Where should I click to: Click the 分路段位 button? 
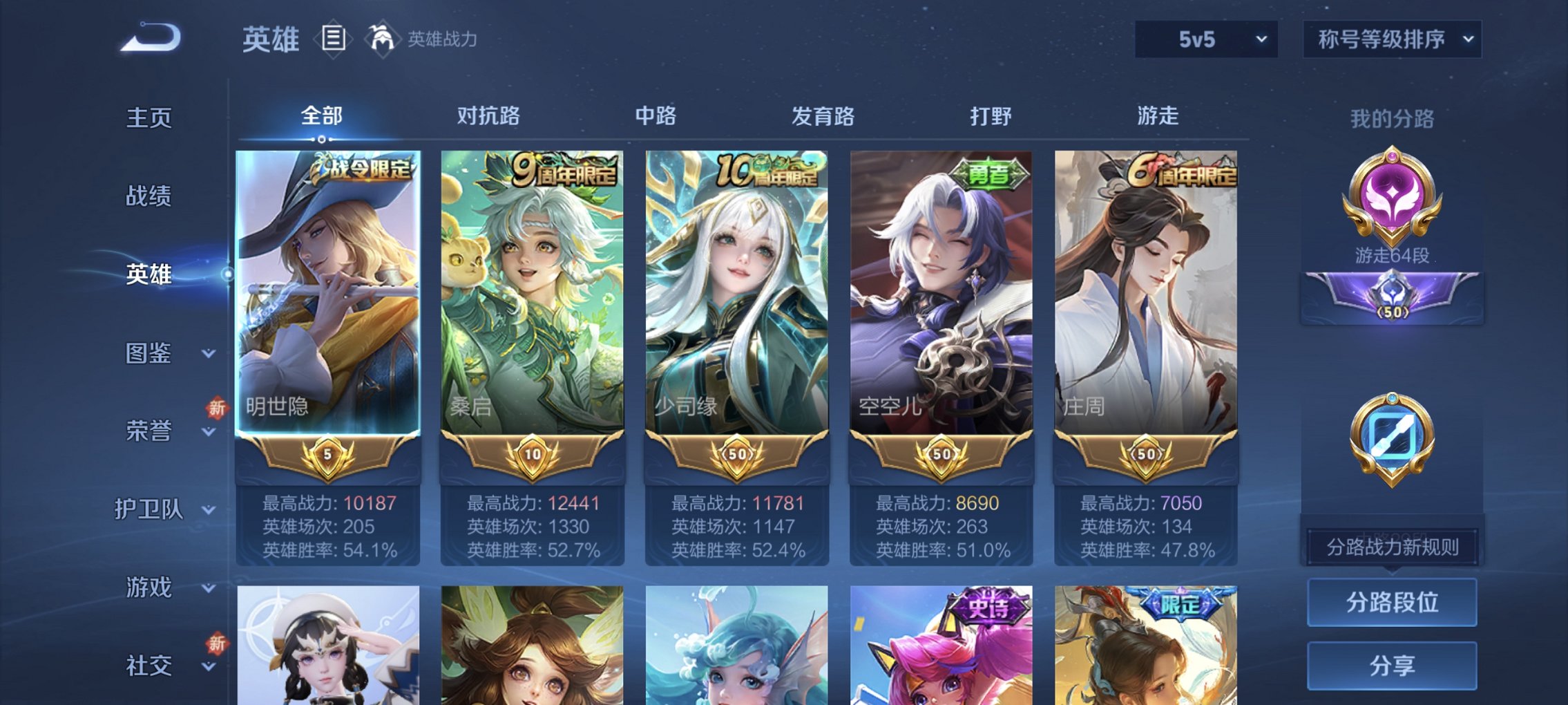point(1393,601)
